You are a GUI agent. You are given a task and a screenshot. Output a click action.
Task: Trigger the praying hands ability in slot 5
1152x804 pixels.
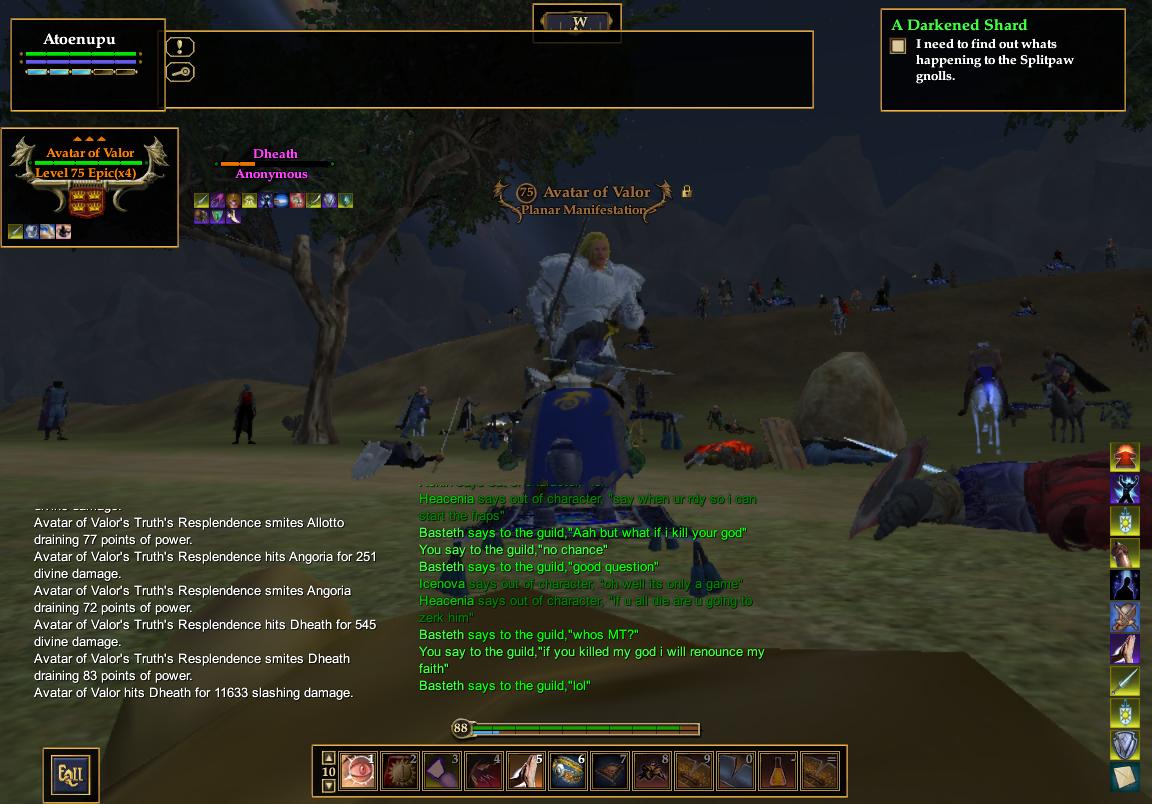[x=525, y=772]
